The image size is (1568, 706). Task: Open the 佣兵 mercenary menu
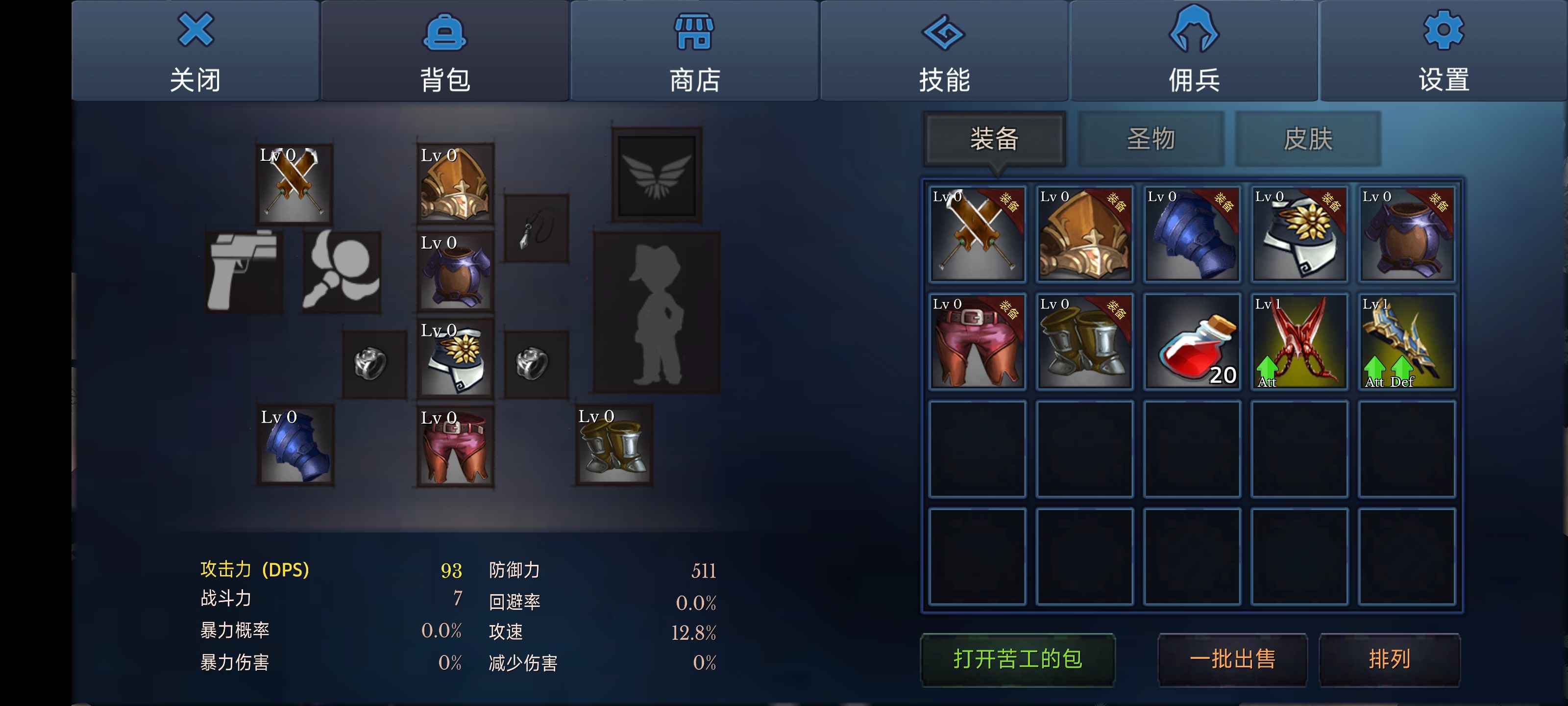[x=1194, y=50]
